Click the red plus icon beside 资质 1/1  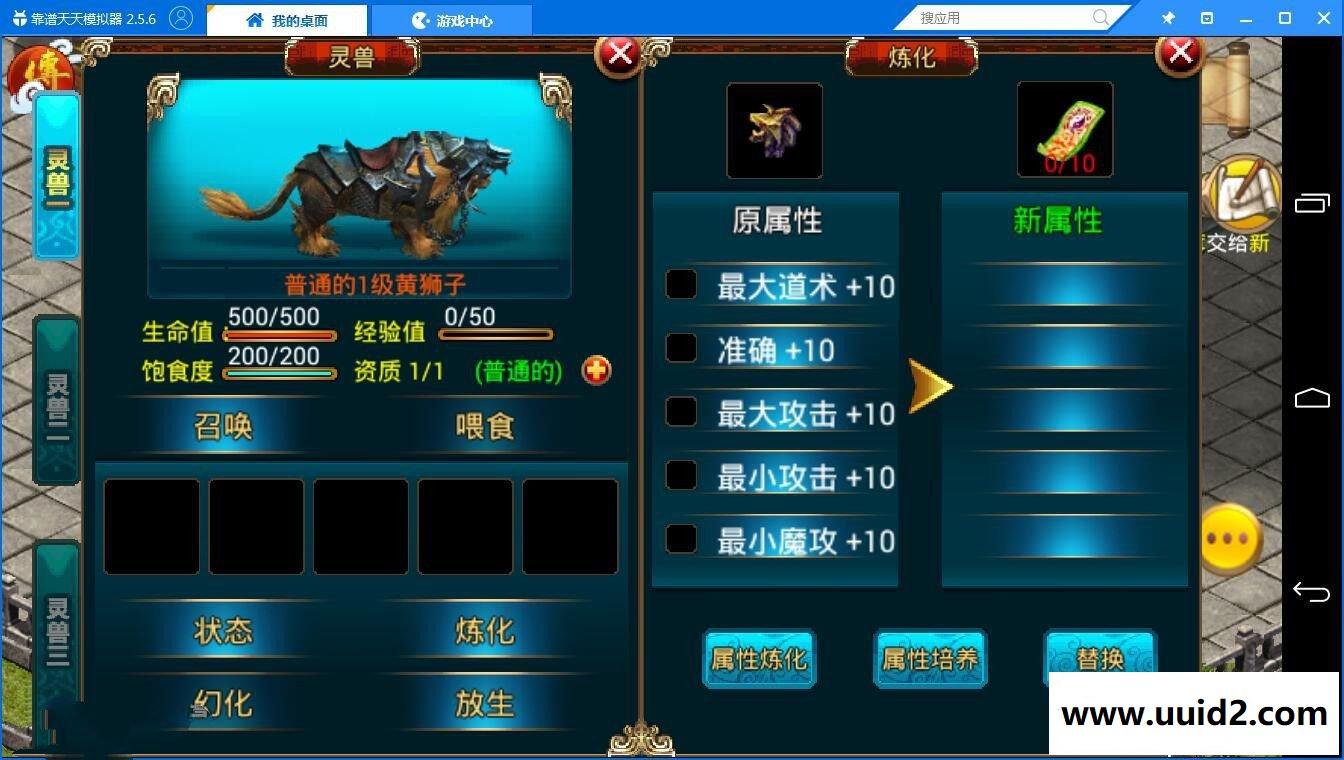pyautogui.click(x=596, y=370)
